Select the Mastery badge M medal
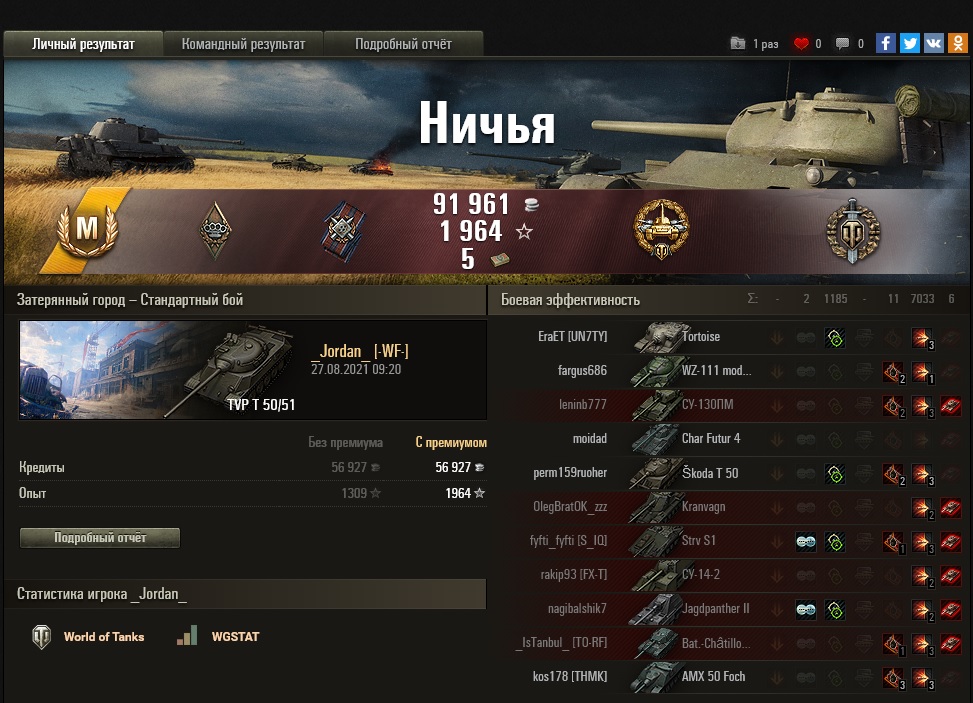This screenshot has width=973, height=703. coord(87,229)
